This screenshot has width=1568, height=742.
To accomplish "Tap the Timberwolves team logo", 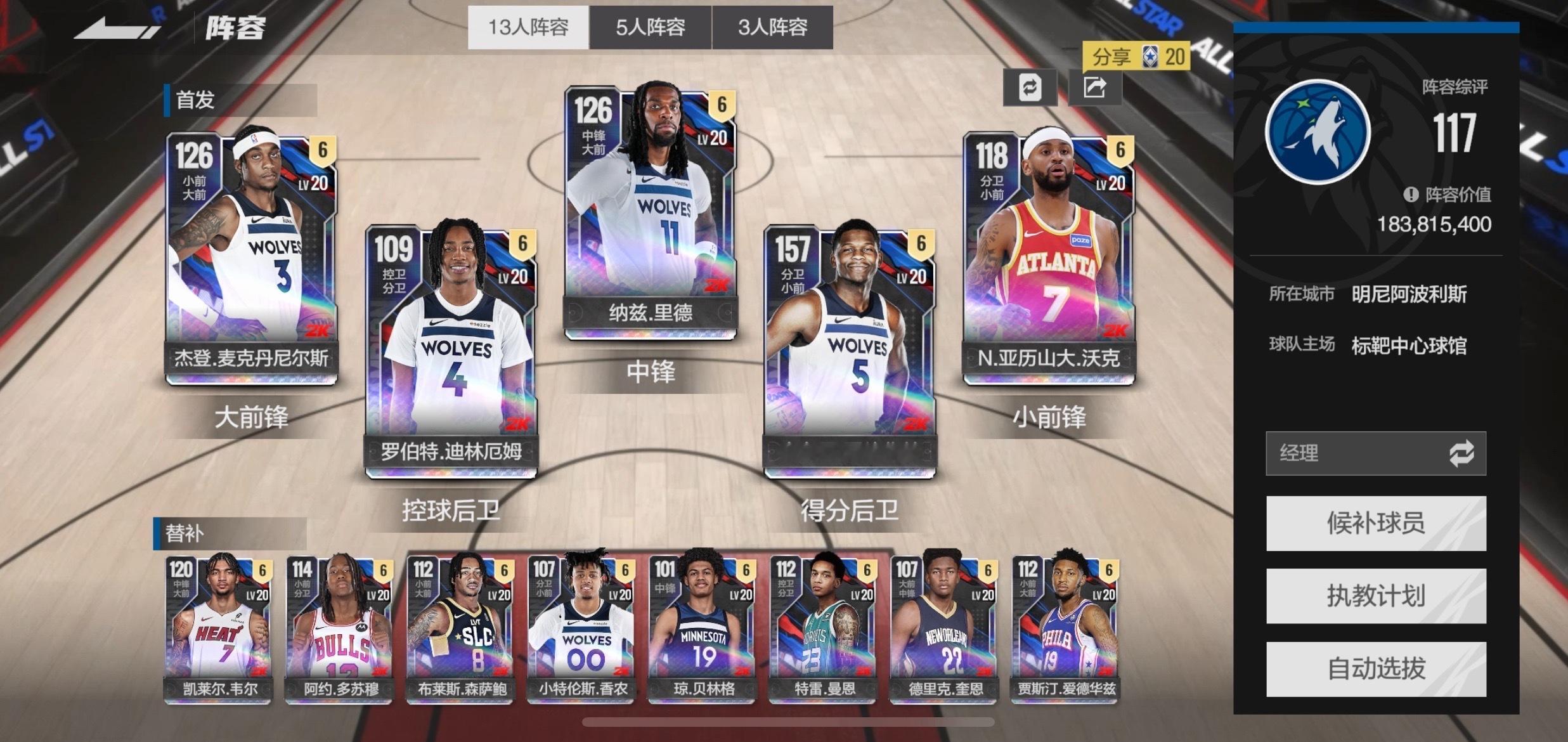I will (1320, 129).
